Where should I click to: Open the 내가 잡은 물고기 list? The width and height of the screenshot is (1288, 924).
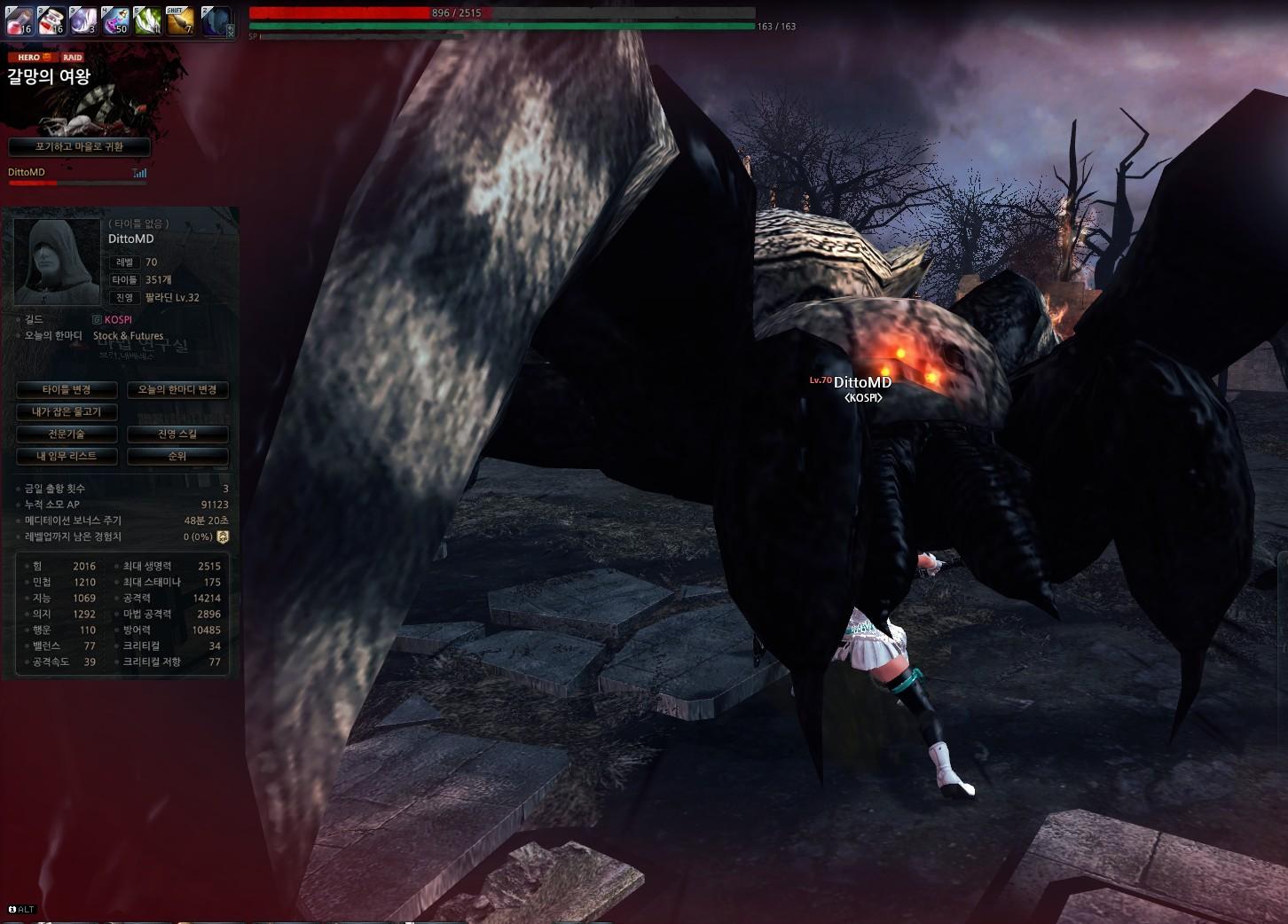pyautogui.click(x=67, y=412)
